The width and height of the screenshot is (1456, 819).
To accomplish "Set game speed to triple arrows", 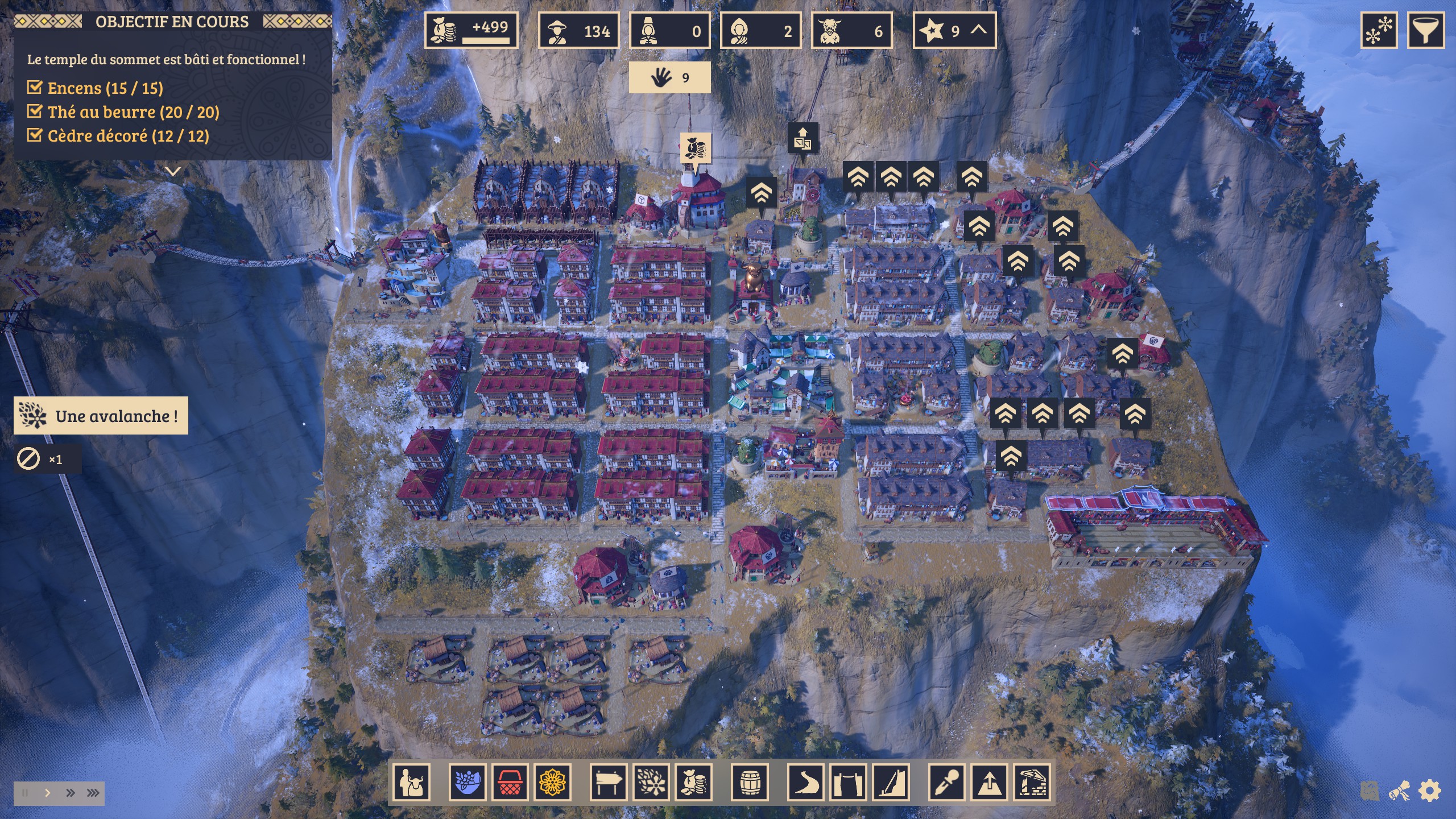I will click(93, 793).
